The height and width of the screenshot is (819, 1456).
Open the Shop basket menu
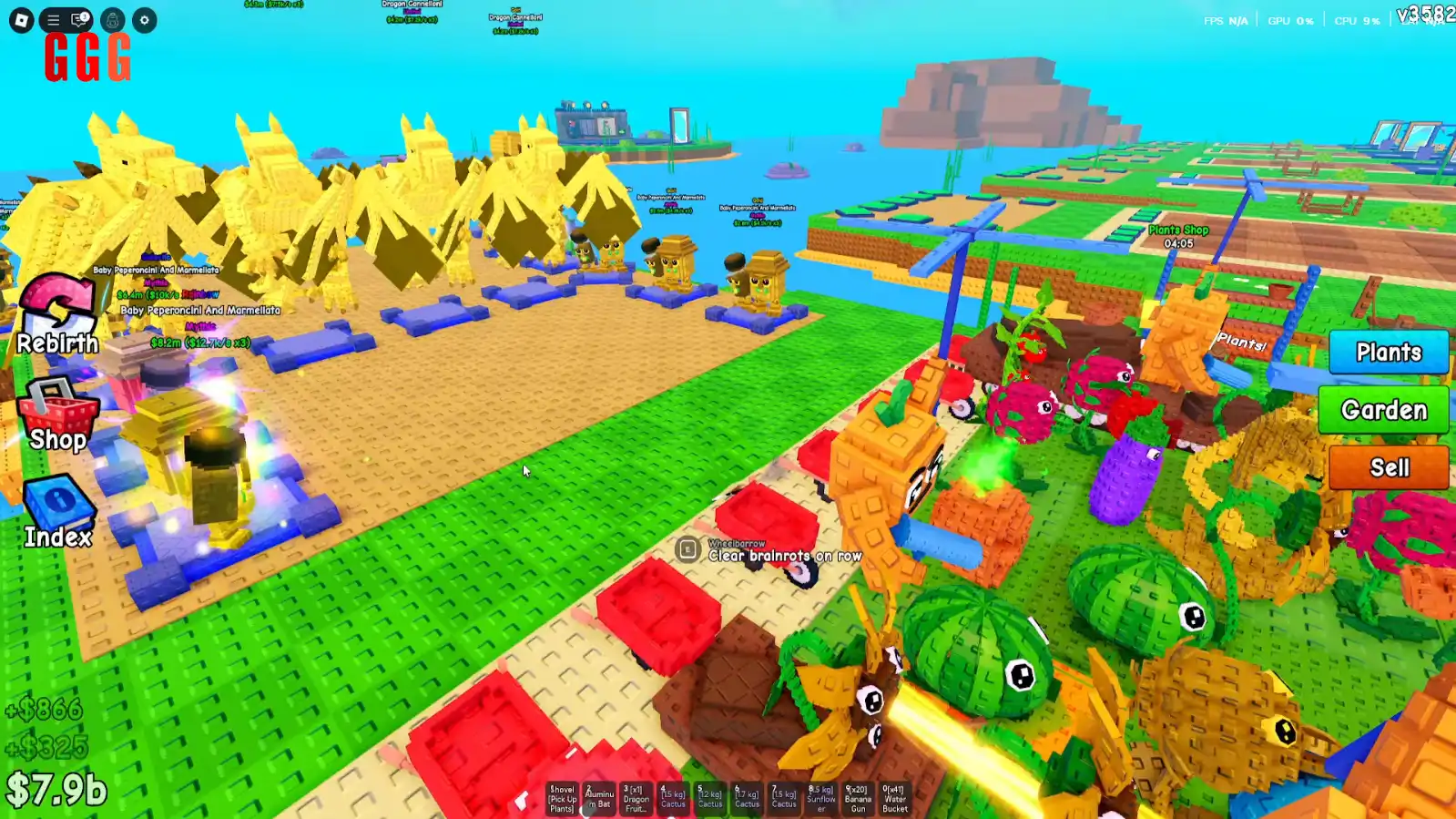[x=57, y=415]
